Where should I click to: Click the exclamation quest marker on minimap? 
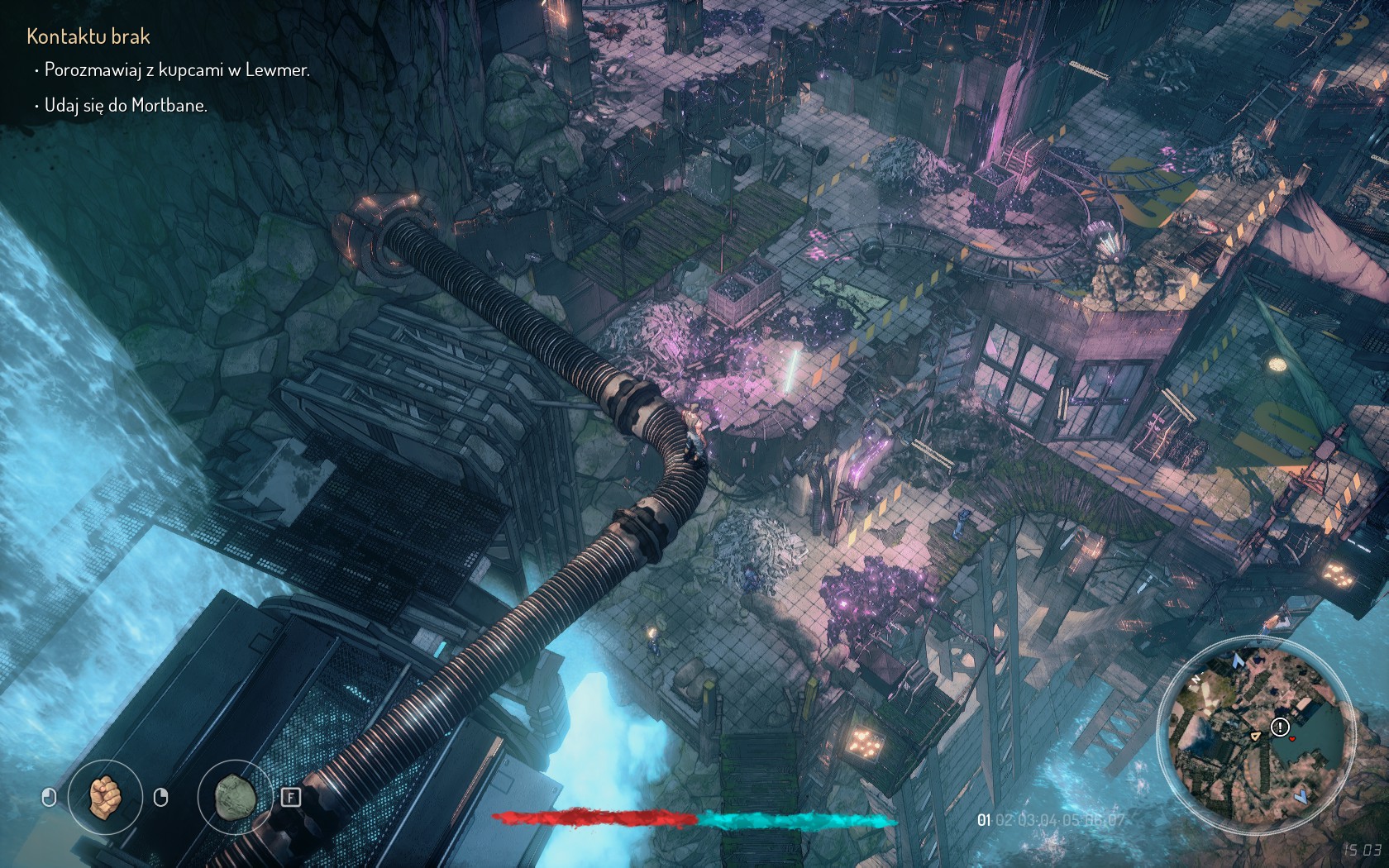(x=1280, y=727)
